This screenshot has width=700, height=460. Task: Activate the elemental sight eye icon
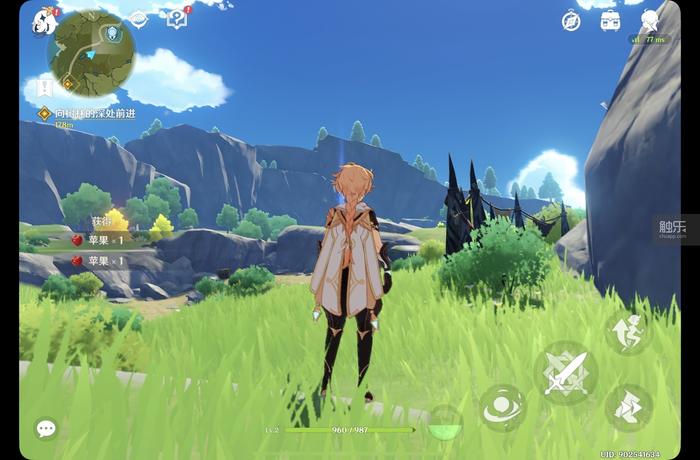point(139,19)
